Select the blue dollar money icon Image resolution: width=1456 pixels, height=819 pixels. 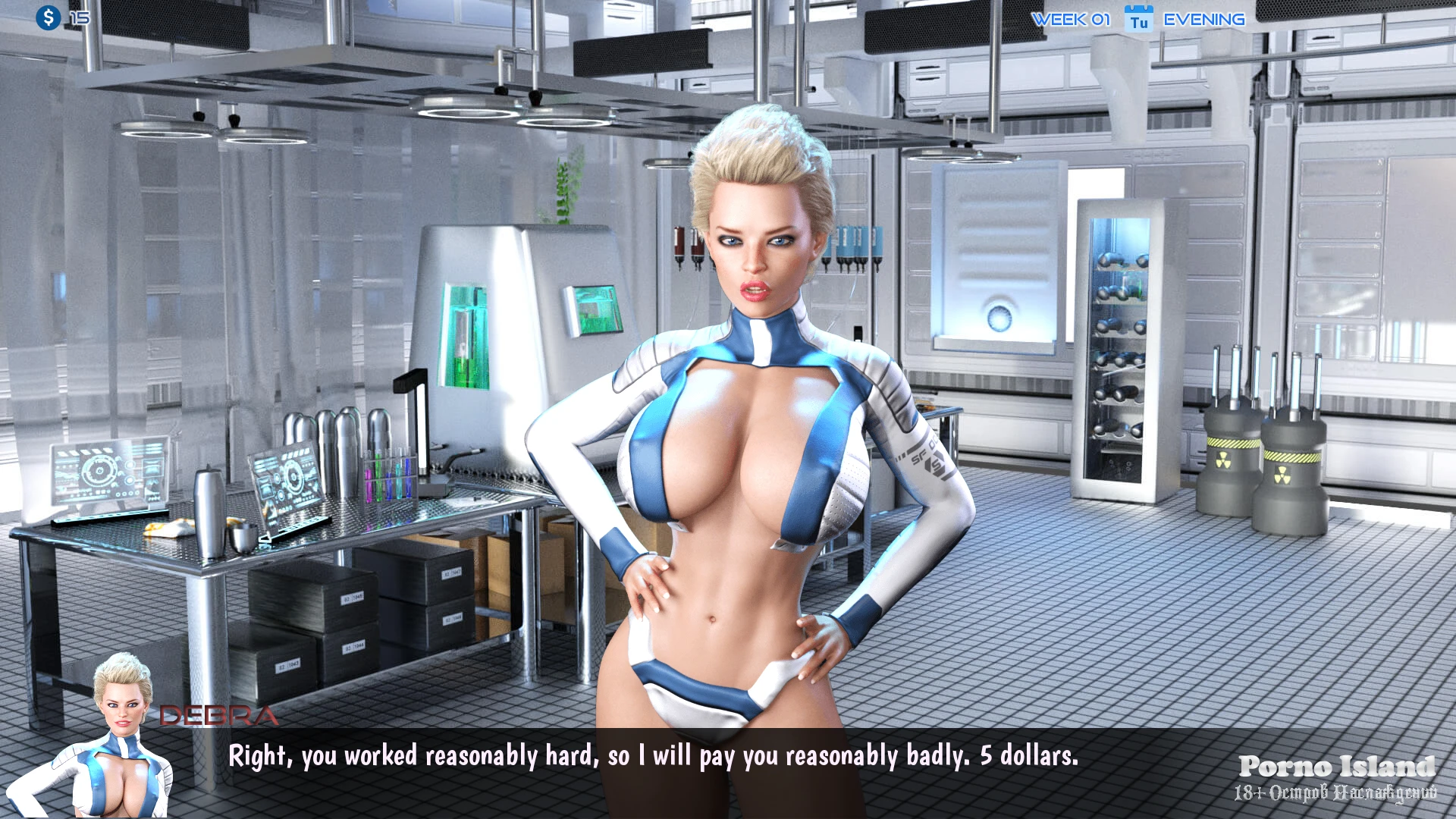coord(49,17)
